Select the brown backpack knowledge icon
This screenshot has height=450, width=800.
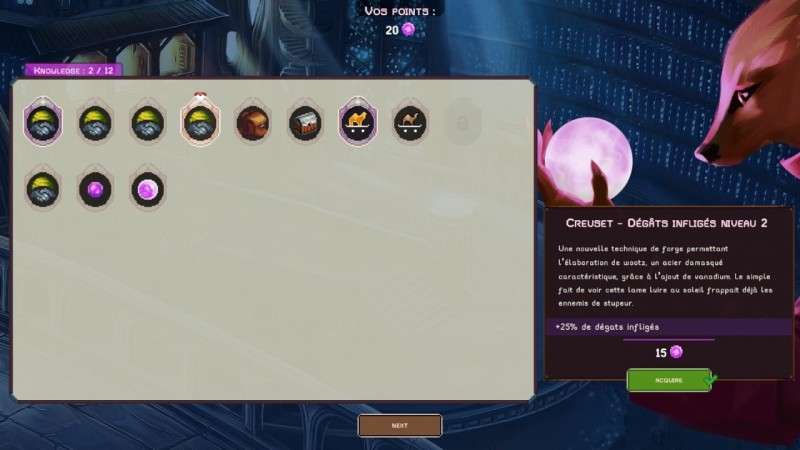[x=252, y=123]
